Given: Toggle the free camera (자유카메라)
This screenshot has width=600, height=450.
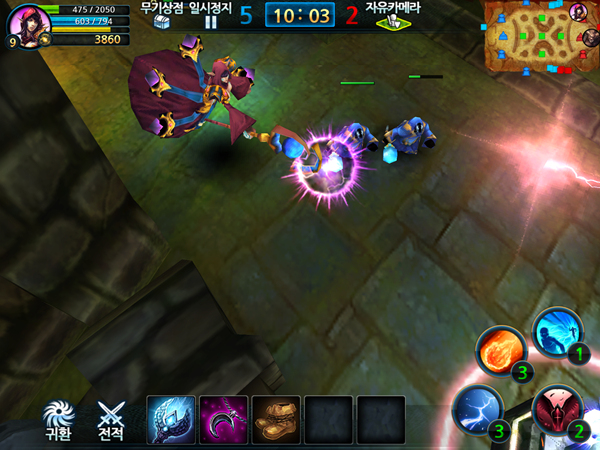Looking at the screenshot, I should (x=392, y=16).
